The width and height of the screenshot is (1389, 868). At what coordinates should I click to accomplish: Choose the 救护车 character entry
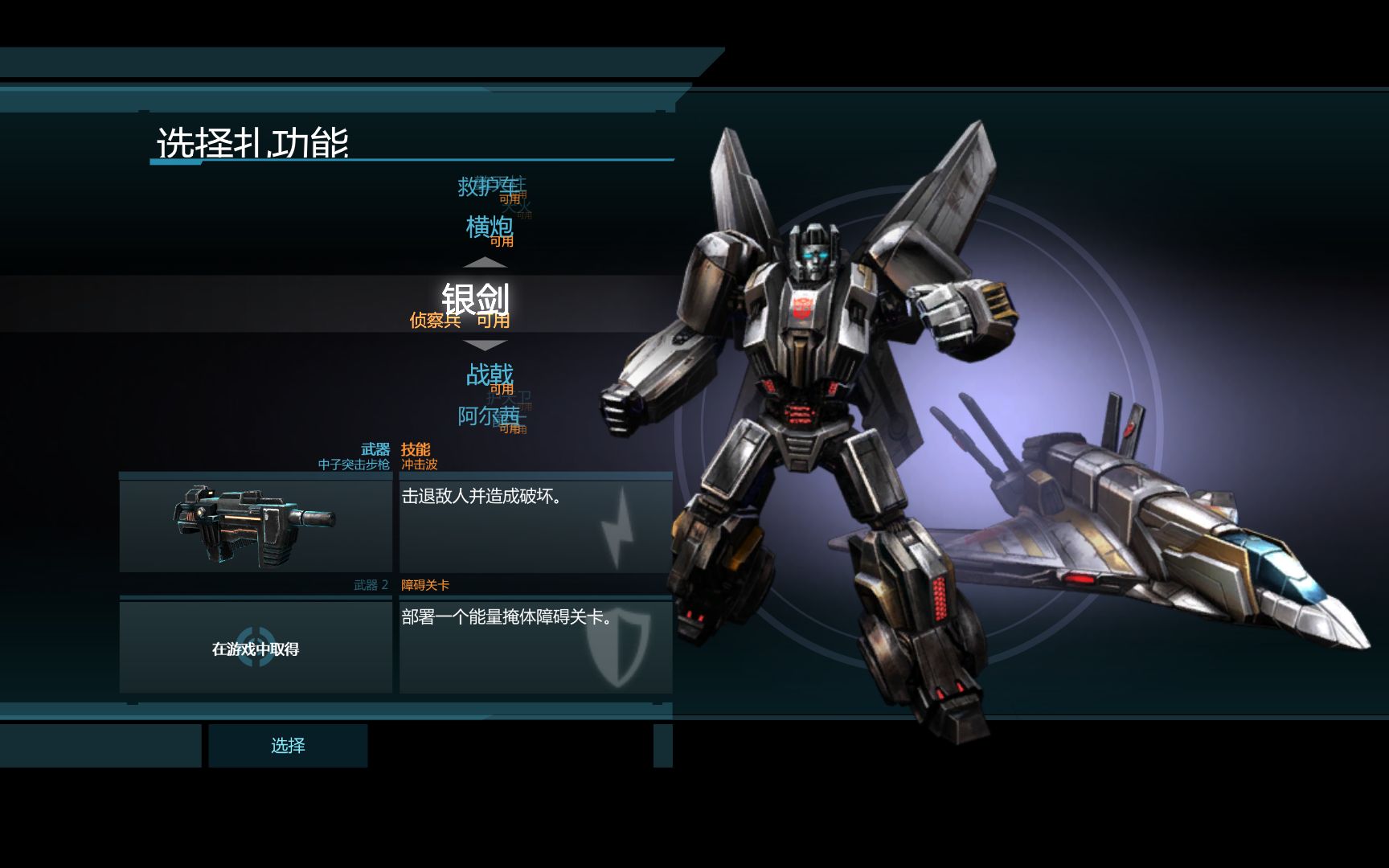pos(487,186)
